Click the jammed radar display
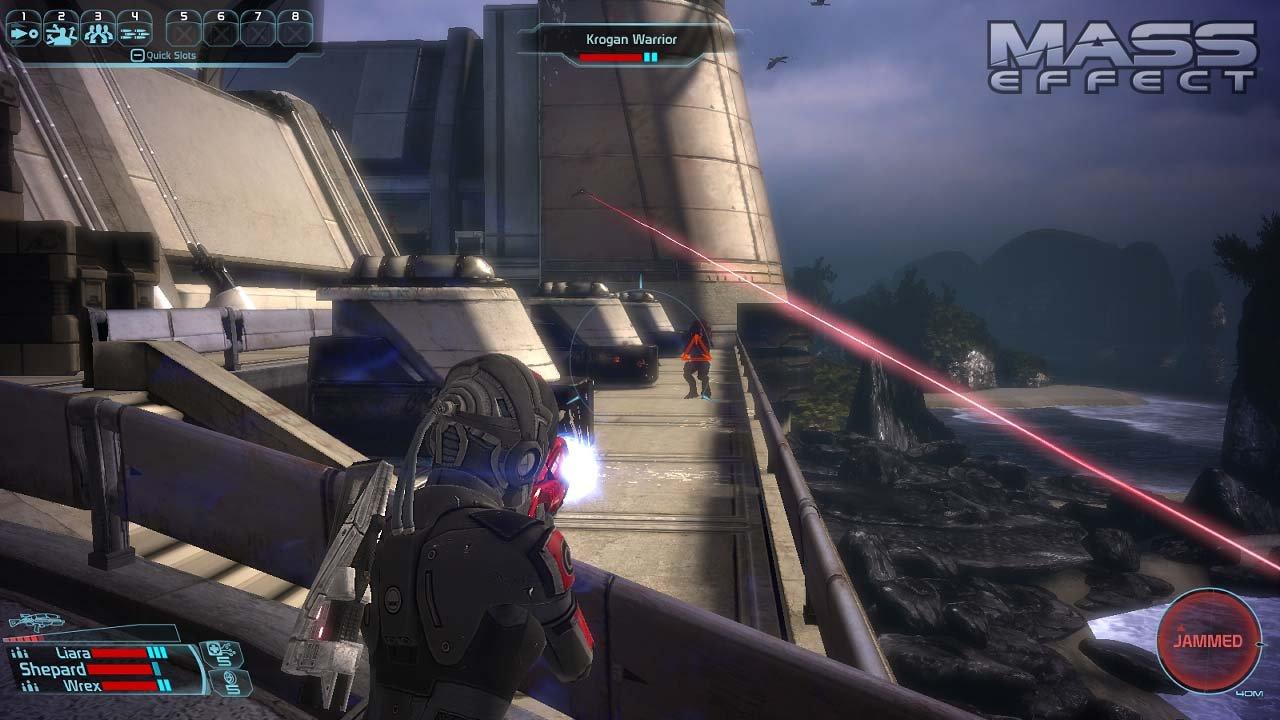This screenshot has width=1280, height=720. coord(1209,641)
